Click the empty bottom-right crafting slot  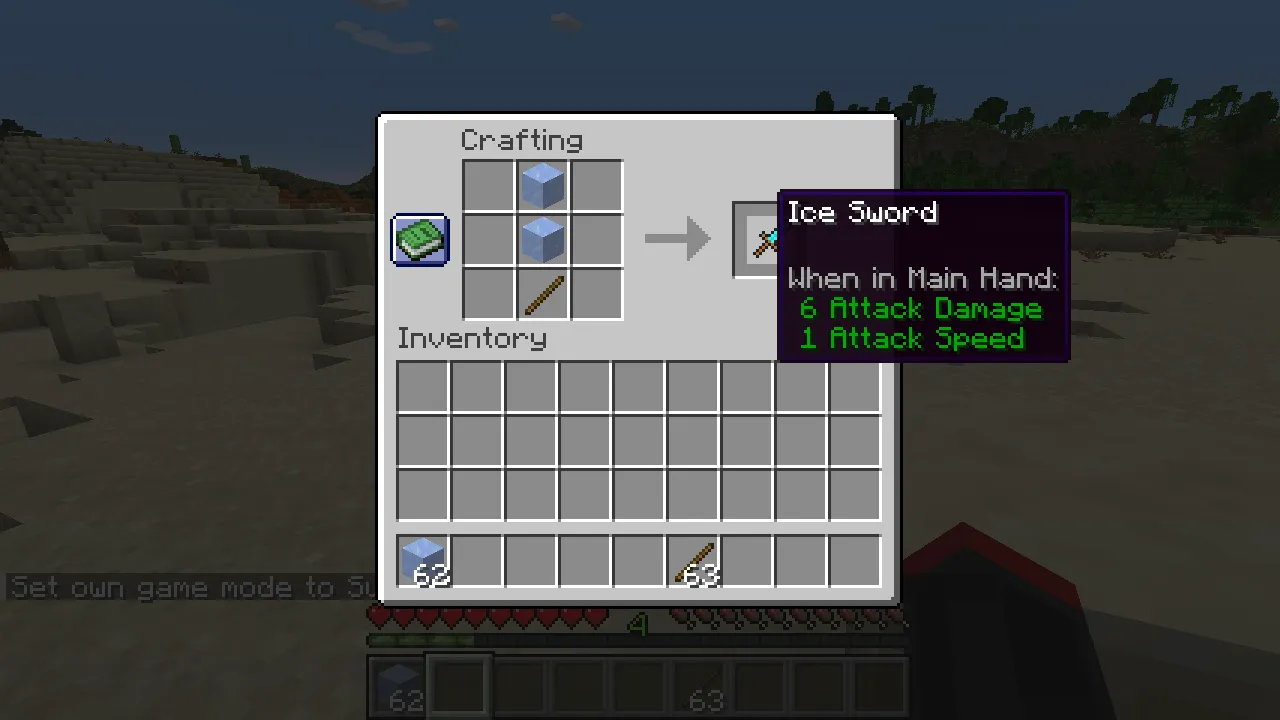596,292
